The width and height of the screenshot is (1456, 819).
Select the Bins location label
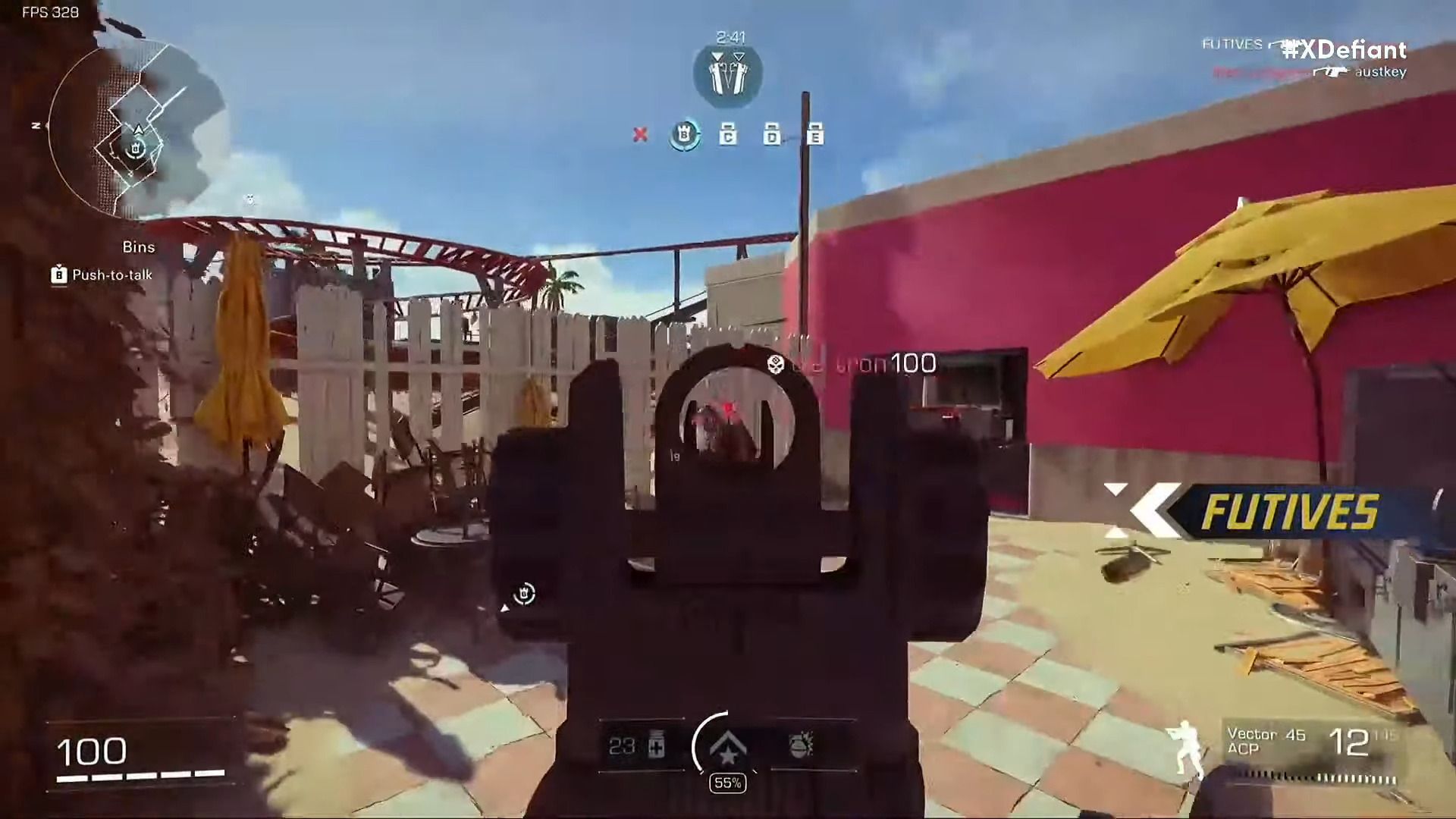click(x=140, y=246)
